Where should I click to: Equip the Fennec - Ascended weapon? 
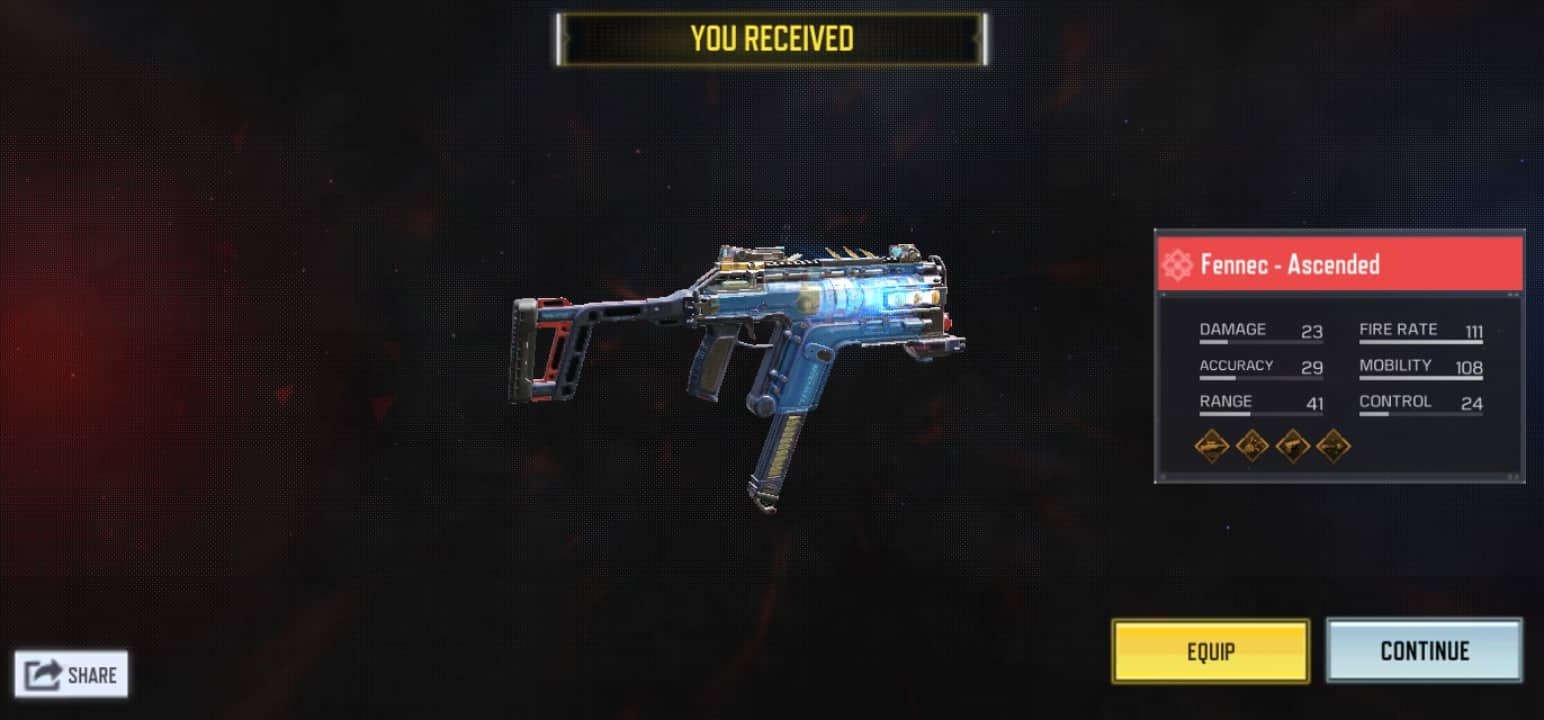click(x=1210, y=651)
